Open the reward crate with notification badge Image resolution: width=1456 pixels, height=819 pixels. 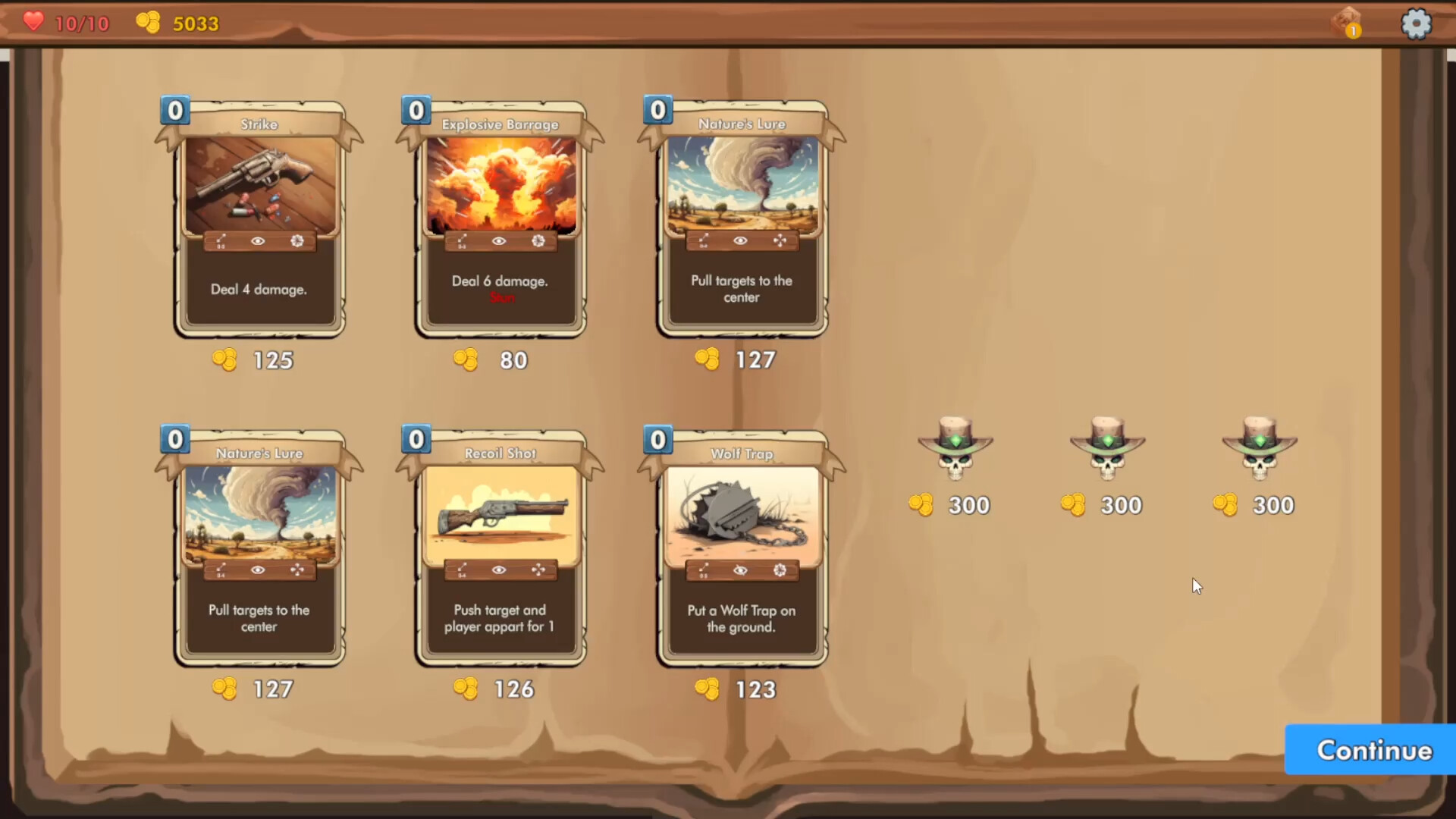1346,24
